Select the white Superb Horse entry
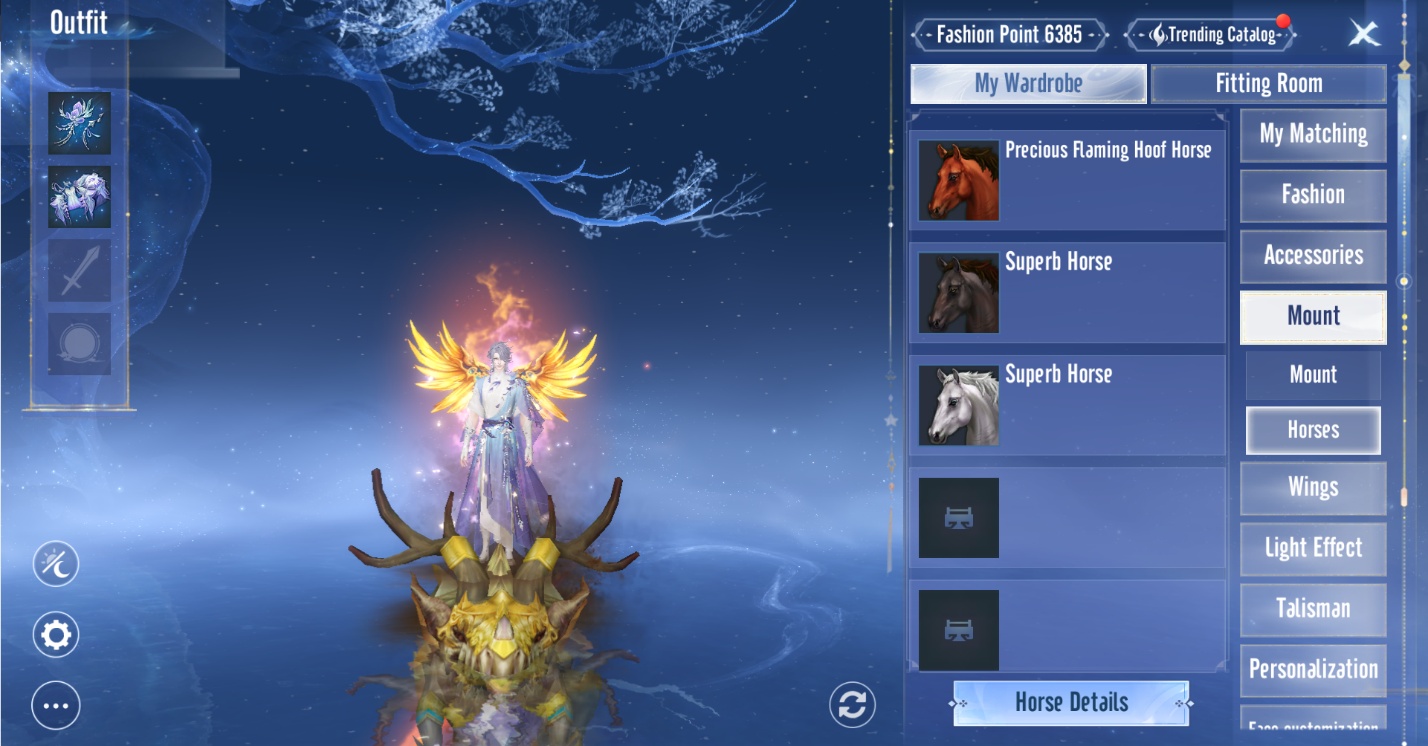The width and height of the screenshot is (1428, 746). tap(1067, 405)
